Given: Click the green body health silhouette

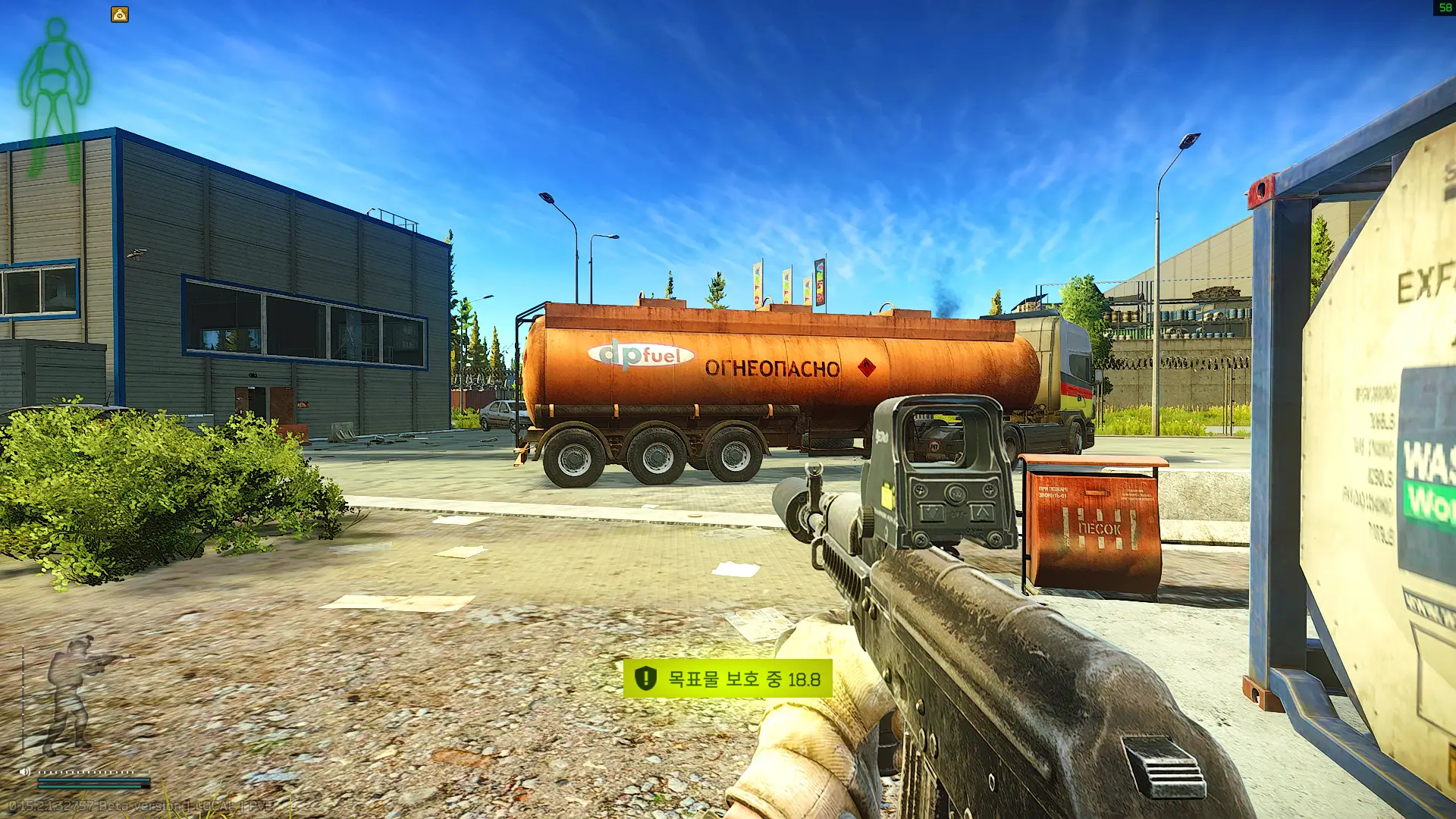Looking at the screenshot, I should point(55,99).
